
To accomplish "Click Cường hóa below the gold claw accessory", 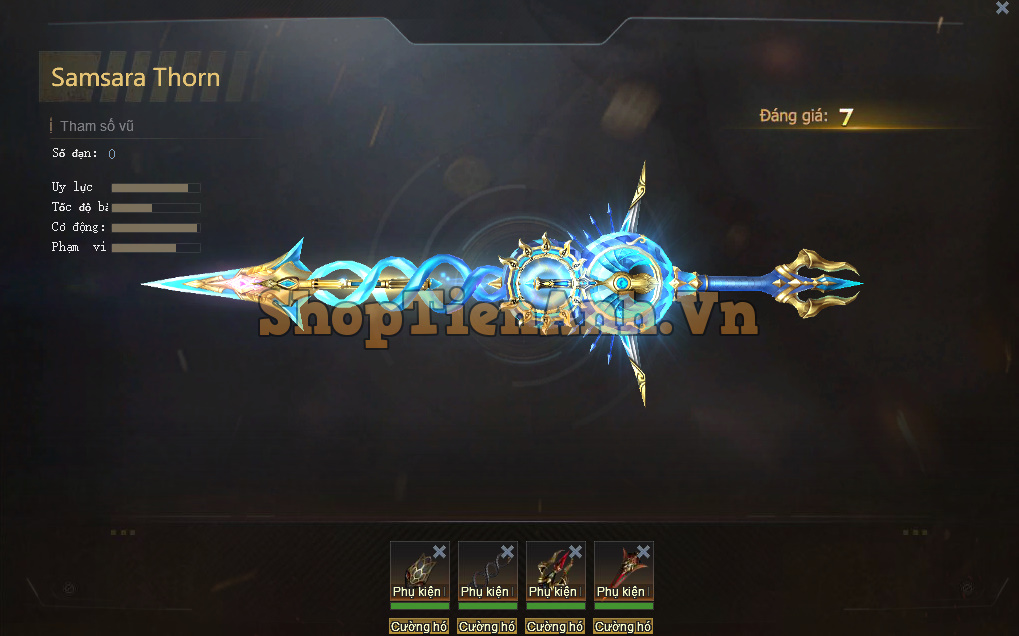I will tap(555, 627).
